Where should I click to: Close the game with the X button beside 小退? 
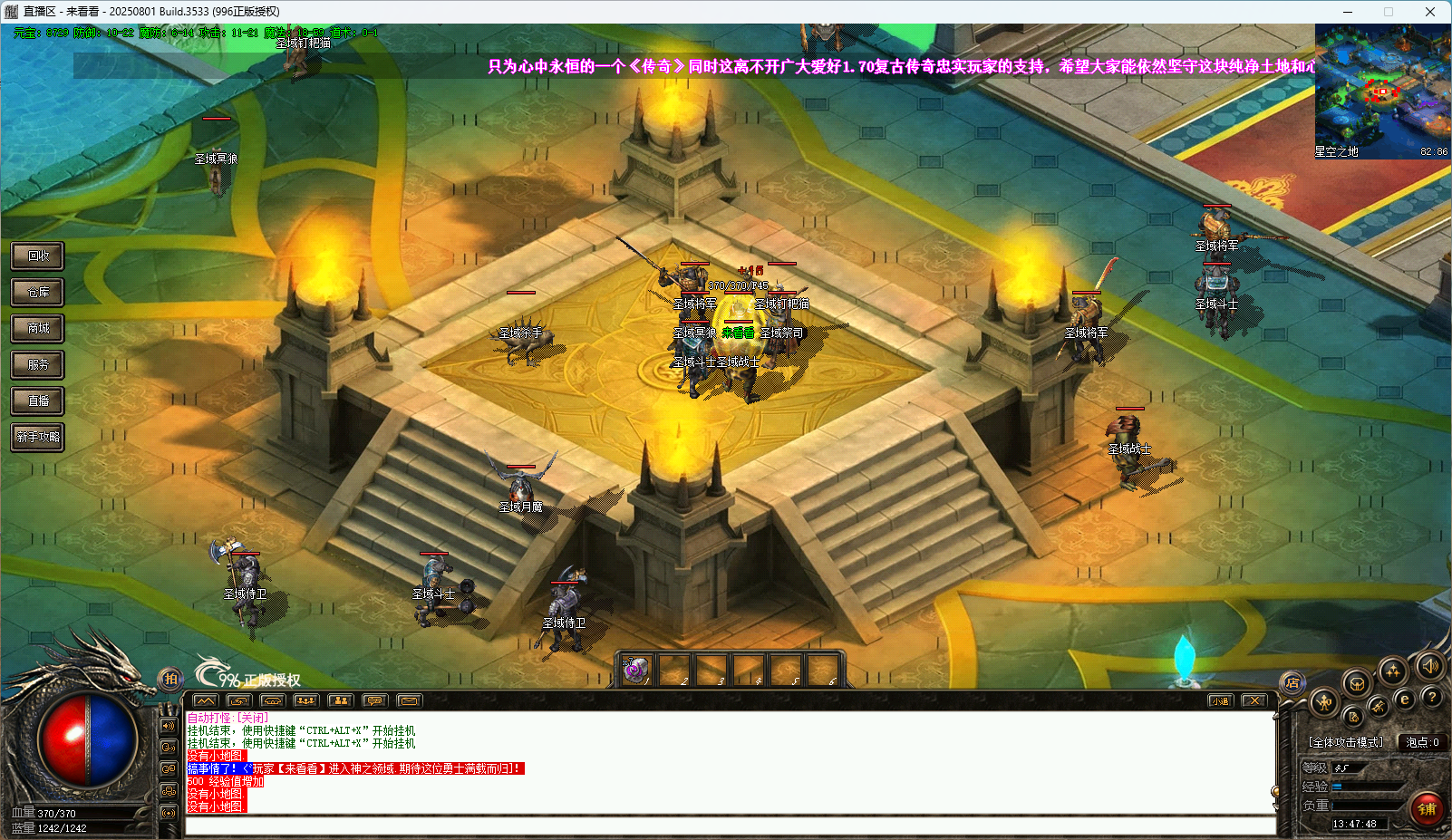[1254, 700]
